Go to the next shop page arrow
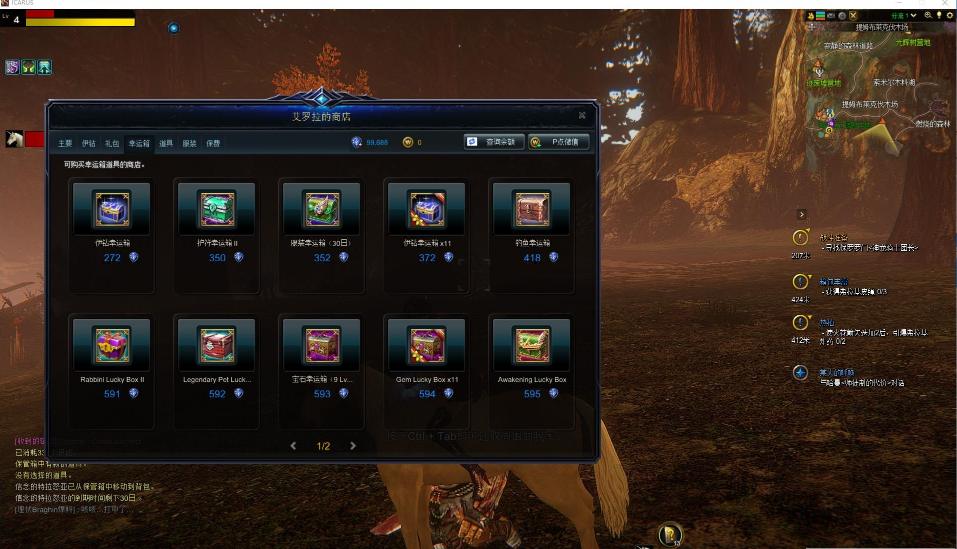This screenshot has height=549, width=957. pyautogui.click(x=353, y=446)
